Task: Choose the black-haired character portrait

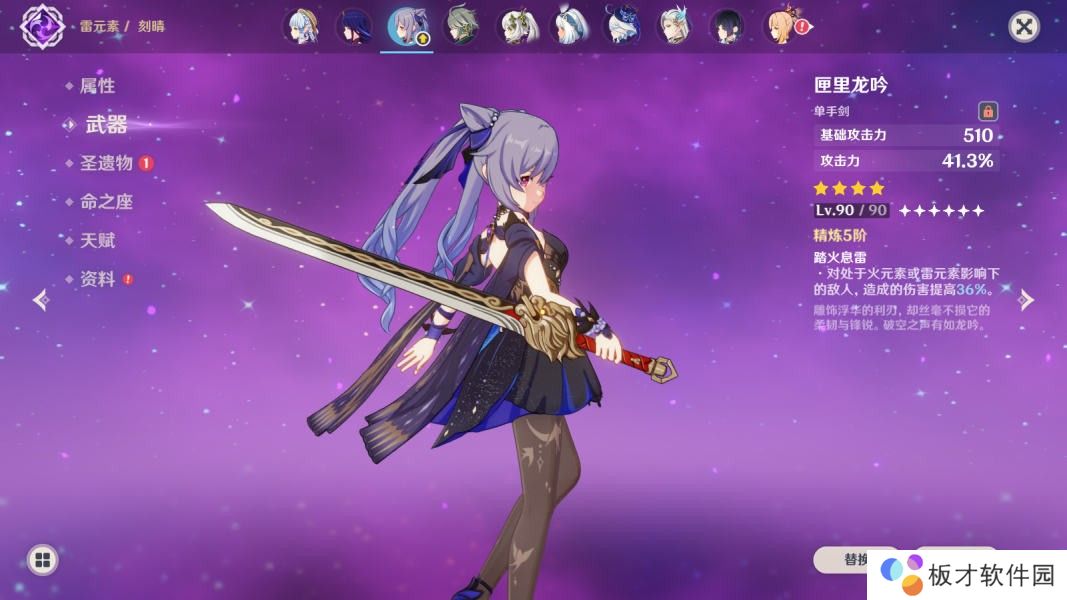Action: (x=727, y=27)
